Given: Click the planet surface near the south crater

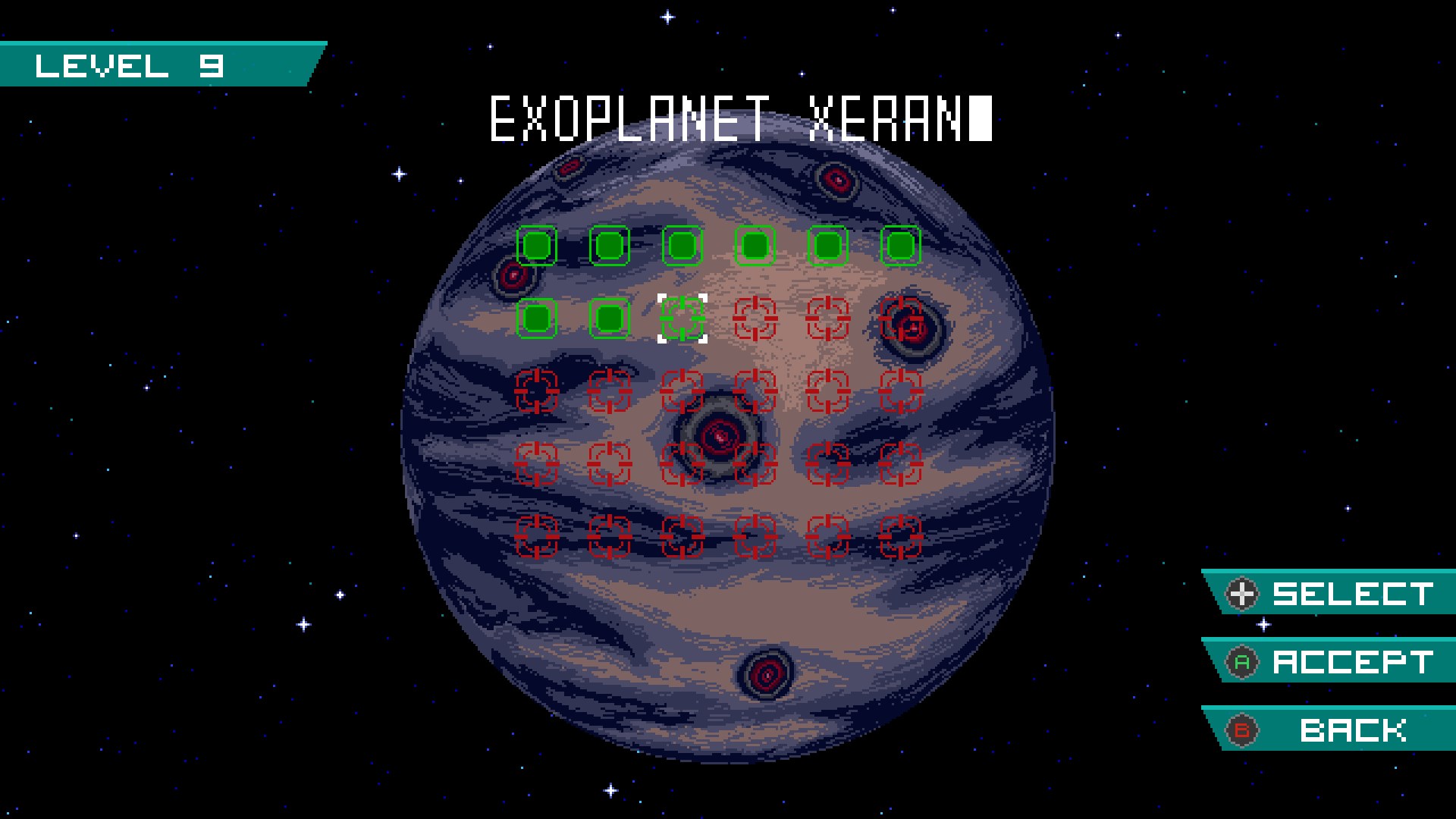Looking at the screenshot, I should (x=766, y=675).
